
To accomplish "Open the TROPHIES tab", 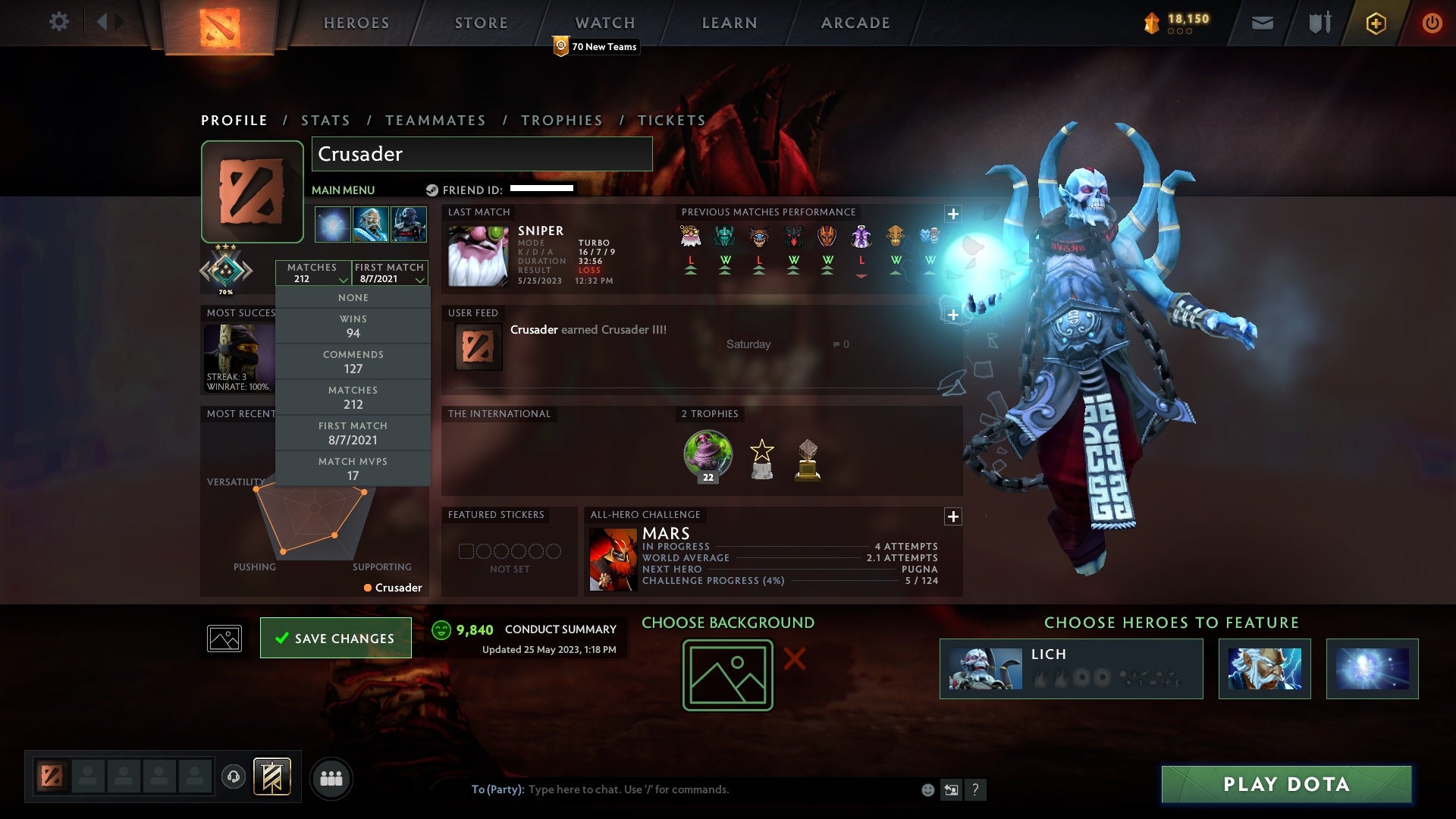I will [561, 120].
